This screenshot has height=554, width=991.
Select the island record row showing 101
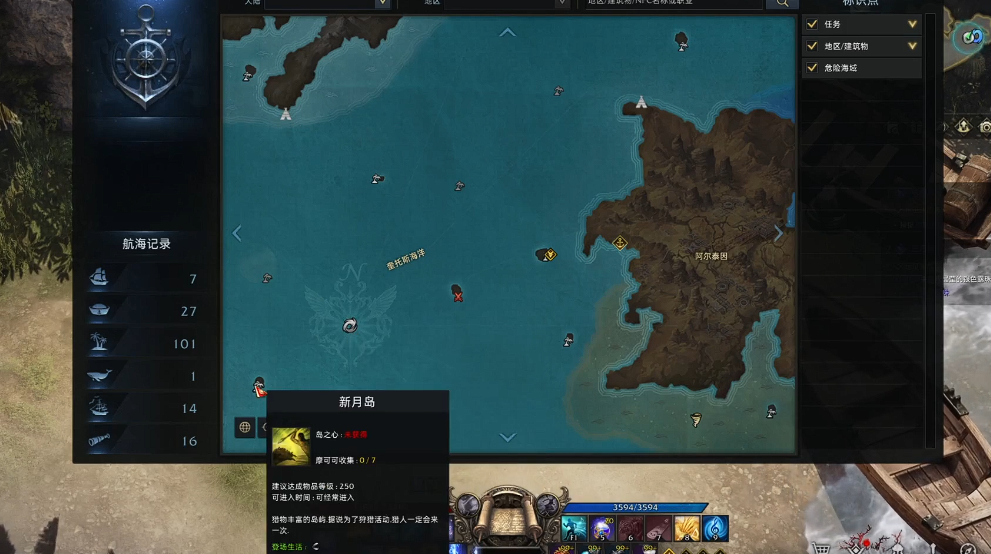pyautogui.click(x=146, y=344)
